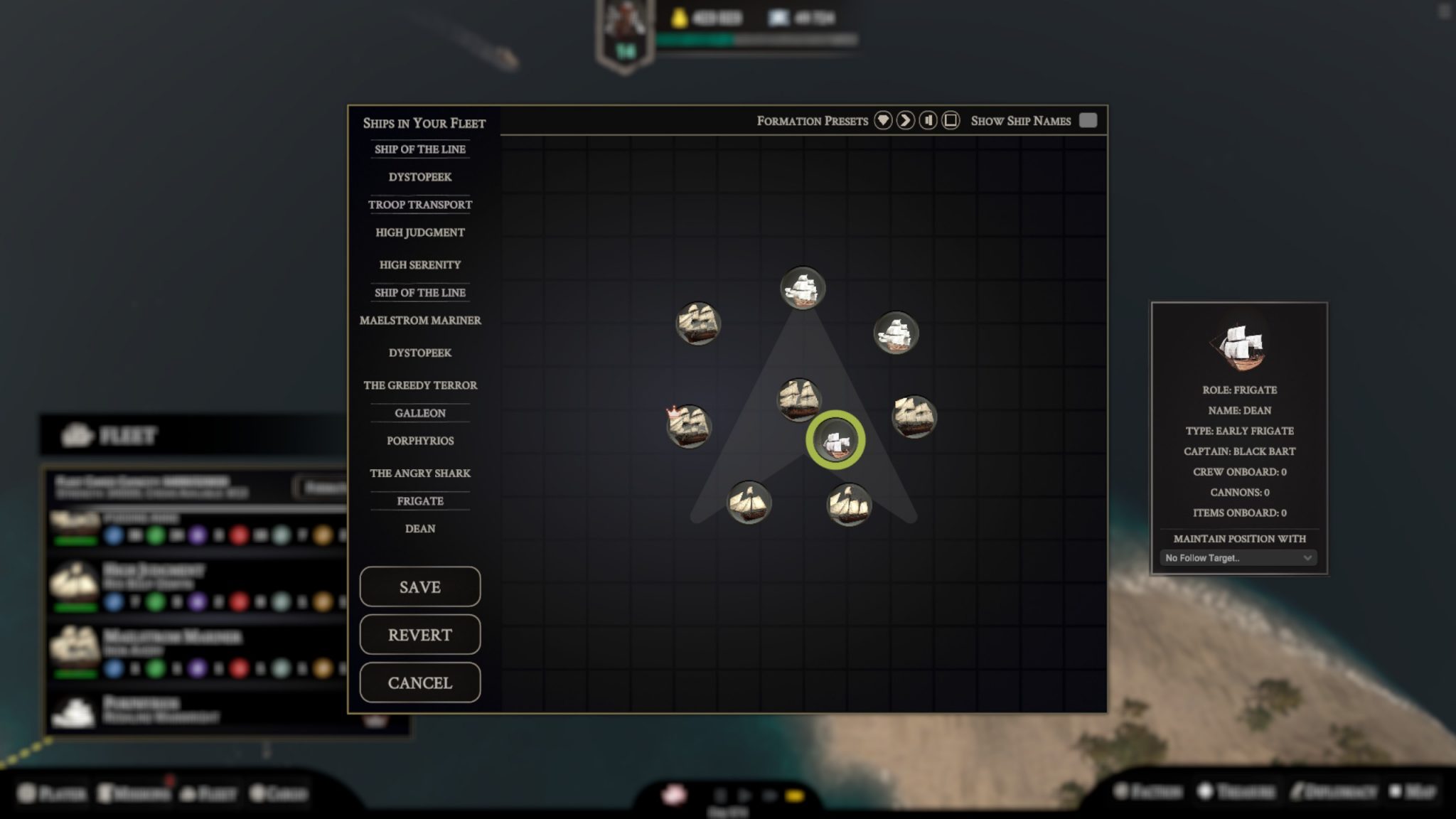Select High Serenity in the fleet list

coord(419,264)
